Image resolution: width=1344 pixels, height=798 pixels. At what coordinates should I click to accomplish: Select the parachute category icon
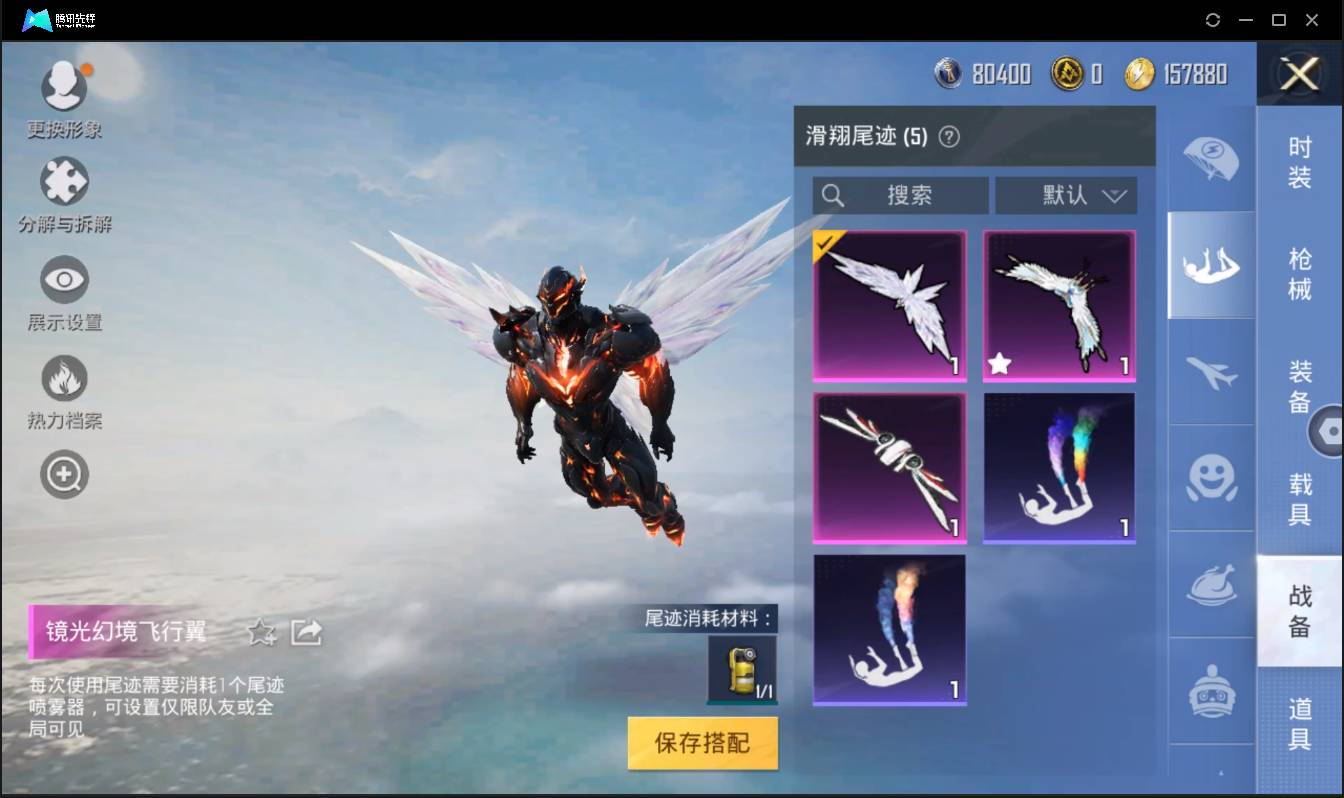1210,160
